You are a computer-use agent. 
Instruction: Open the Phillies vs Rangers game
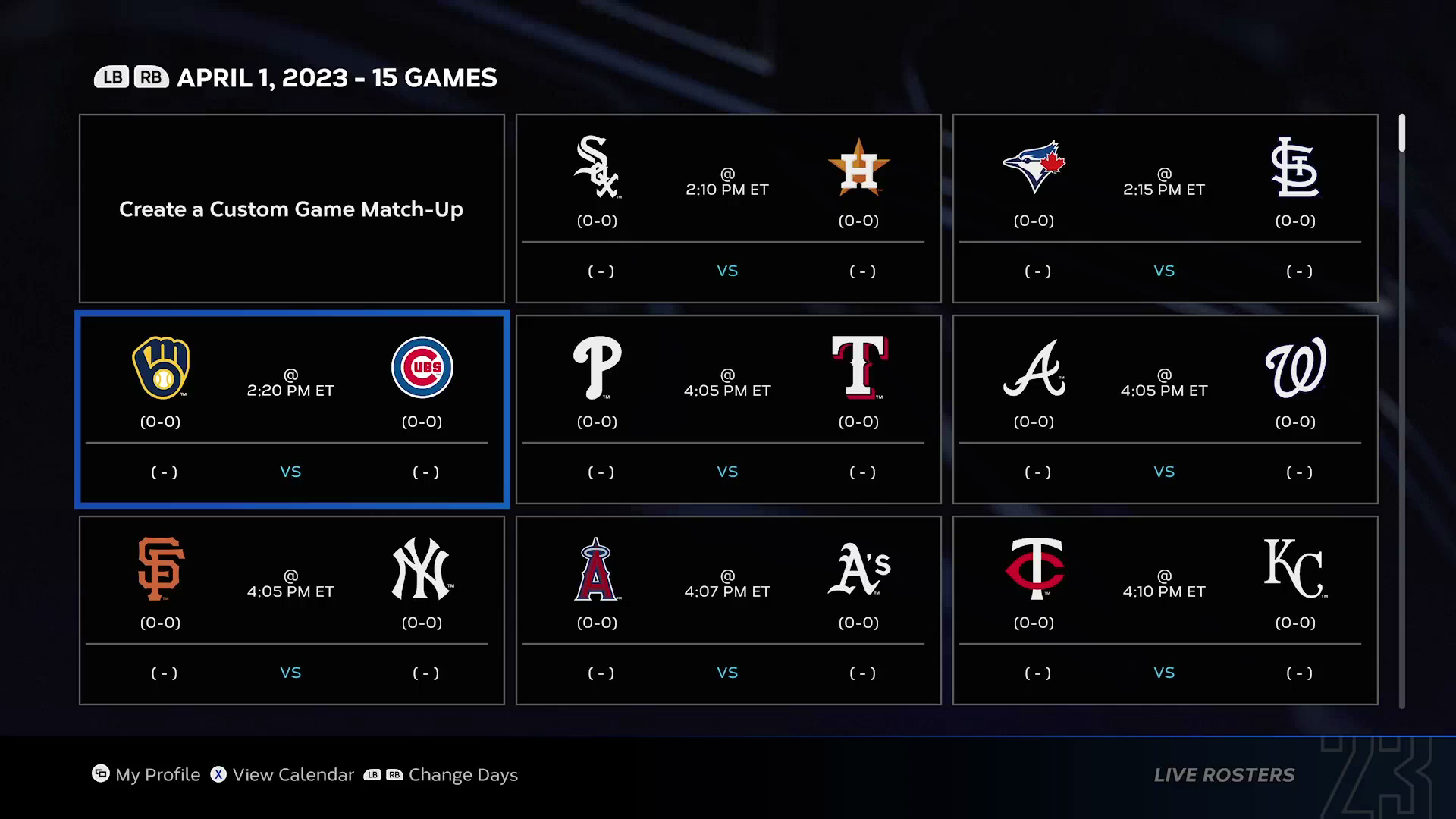(728, 409)
